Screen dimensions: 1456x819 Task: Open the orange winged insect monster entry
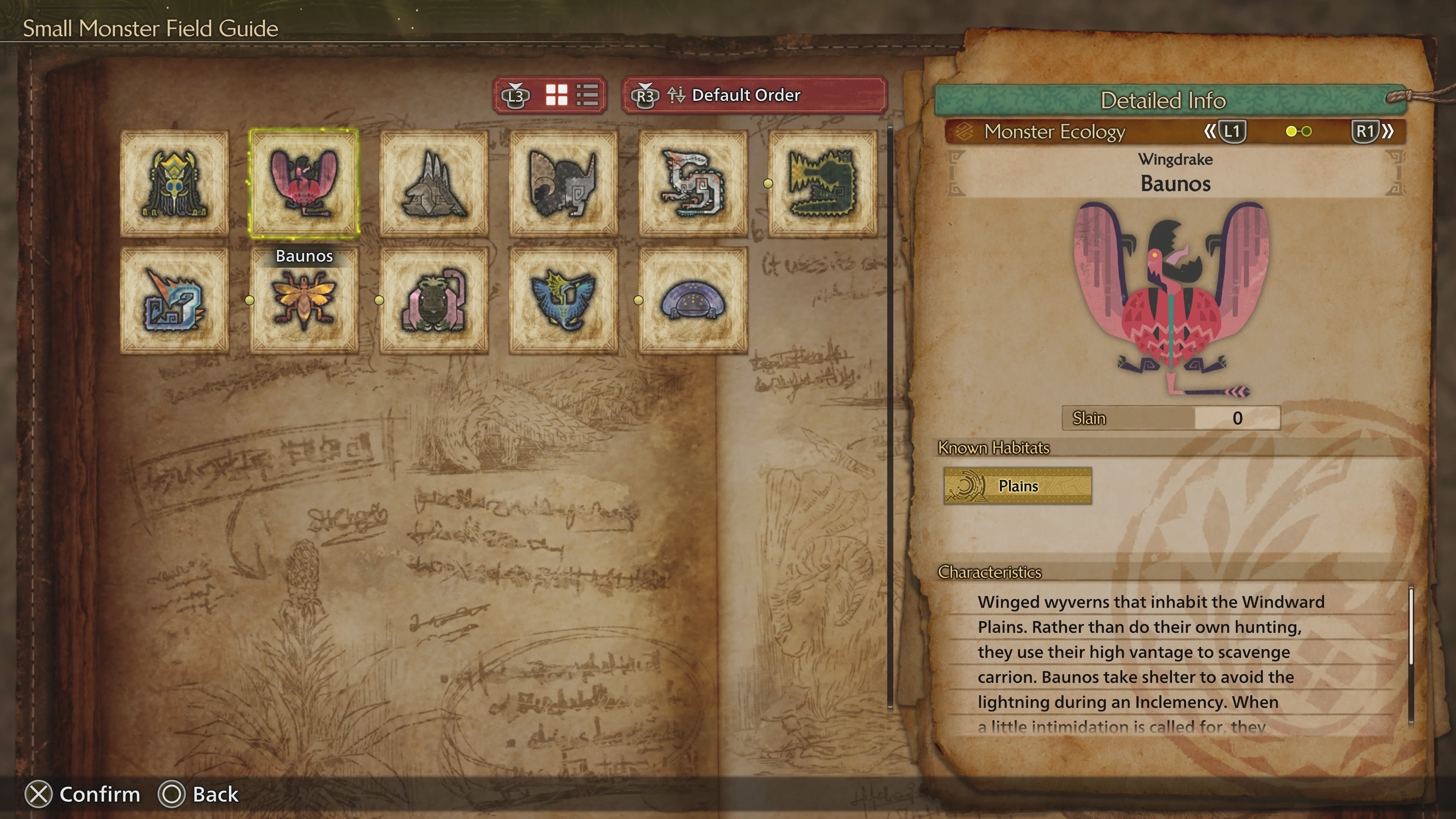(304, 300)
